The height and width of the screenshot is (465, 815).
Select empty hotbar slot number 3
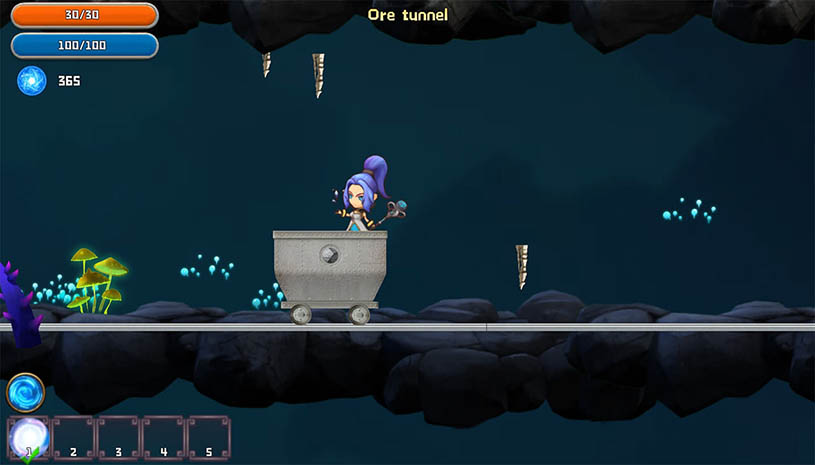(118, 437)
